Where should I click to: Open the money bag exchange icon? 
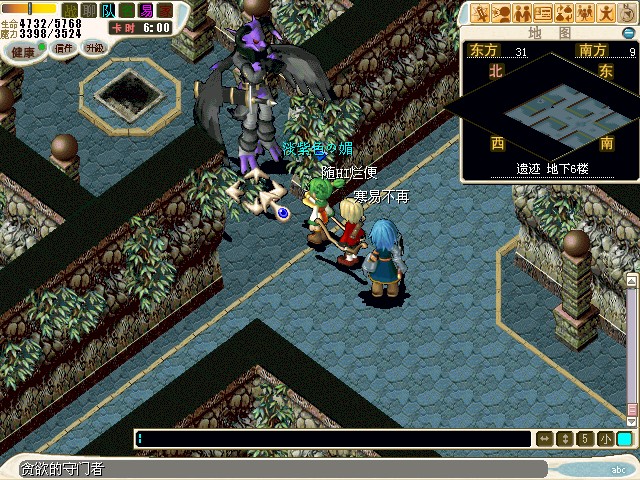point(564,13)
